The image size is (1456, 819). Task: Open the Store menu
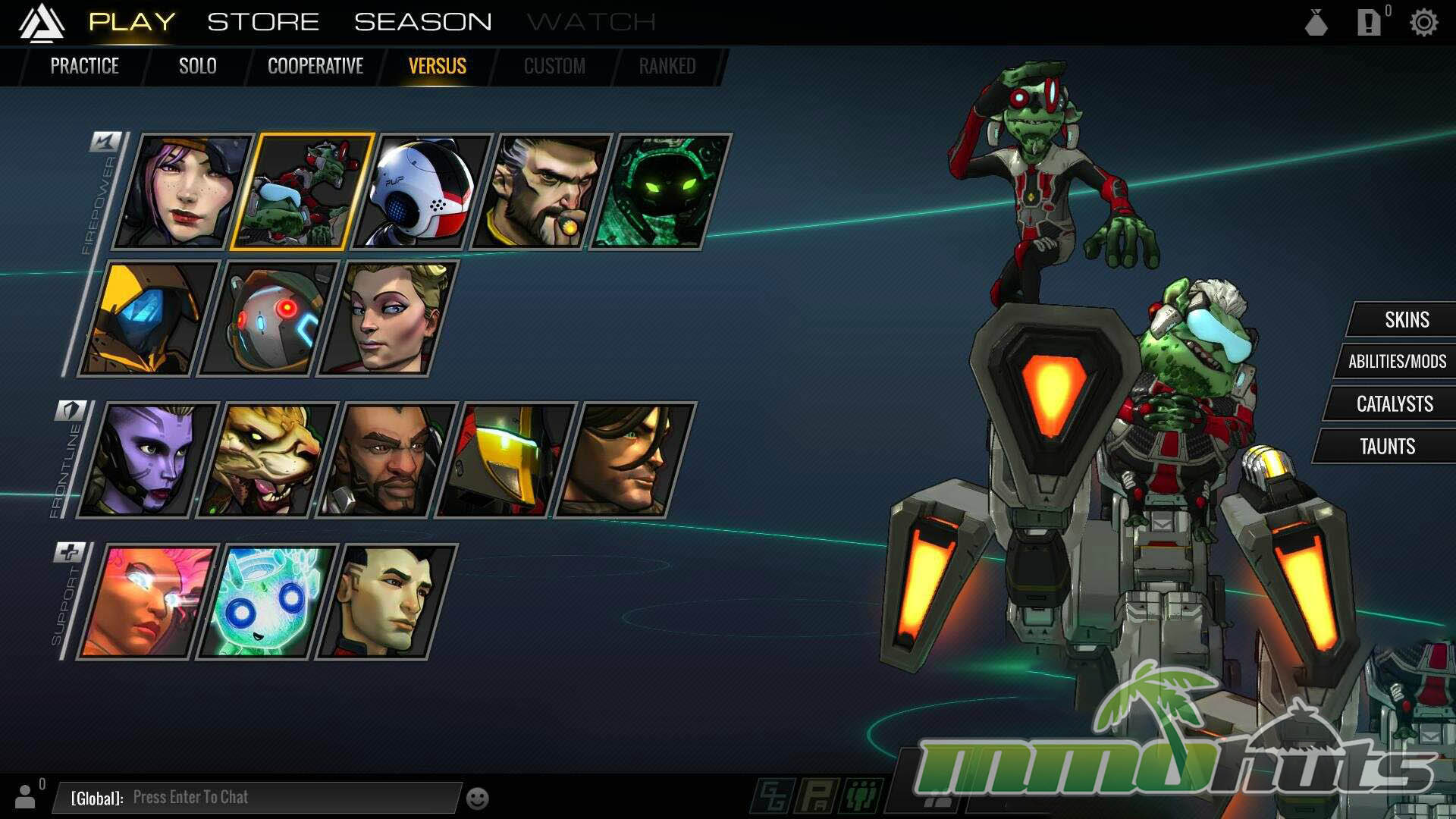(x=263, y=22)
